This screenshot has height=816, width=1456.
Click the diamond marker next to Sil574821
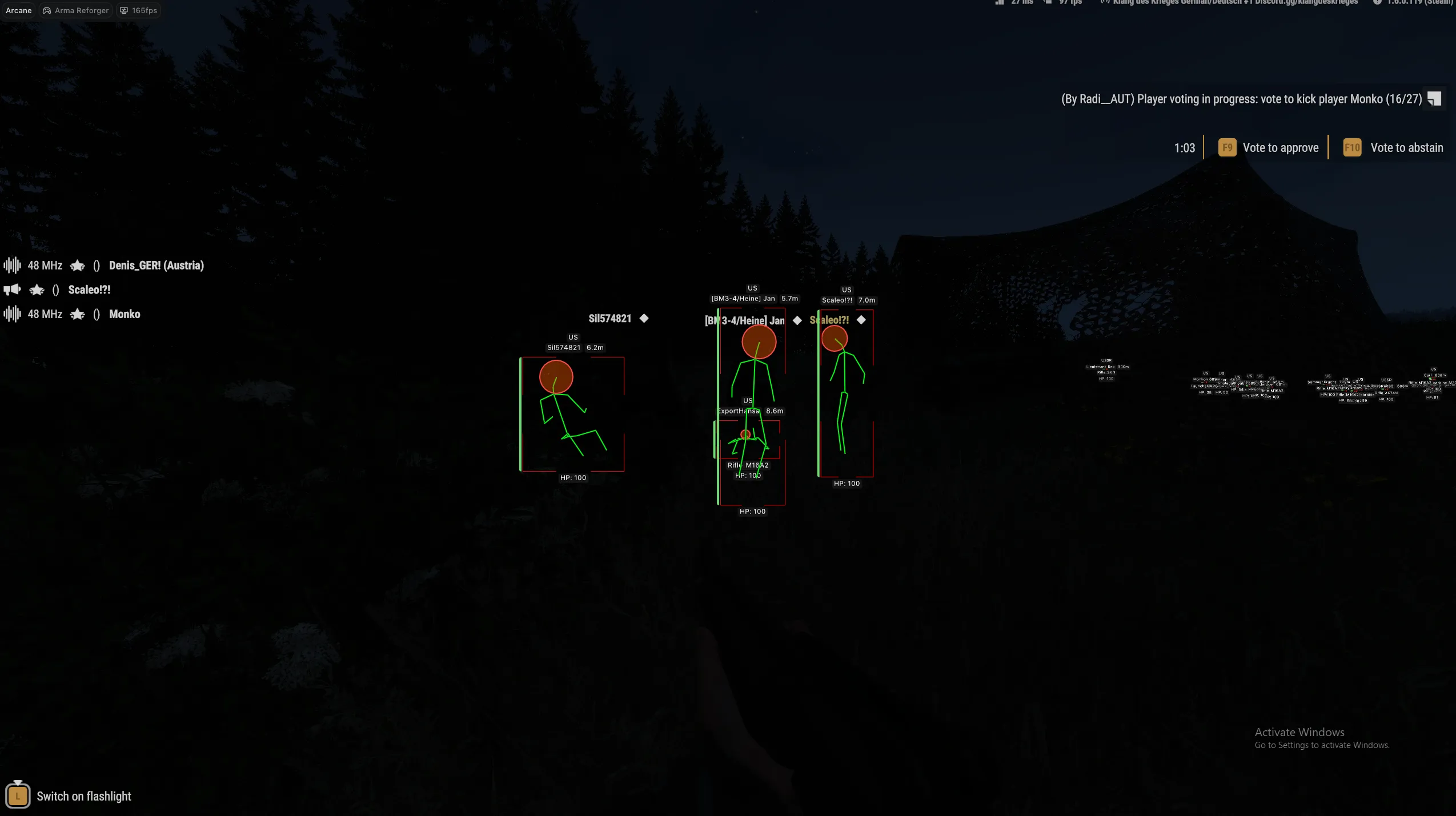(643, 318)
